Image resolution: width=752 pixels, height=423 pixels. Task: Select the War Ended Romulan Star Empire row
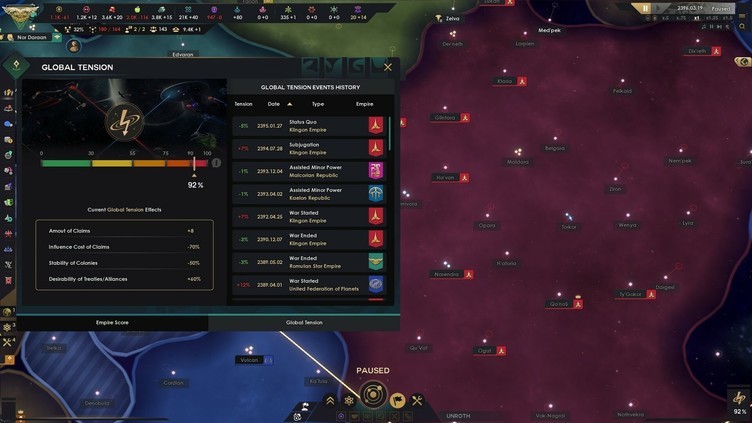tap(310, 262)
